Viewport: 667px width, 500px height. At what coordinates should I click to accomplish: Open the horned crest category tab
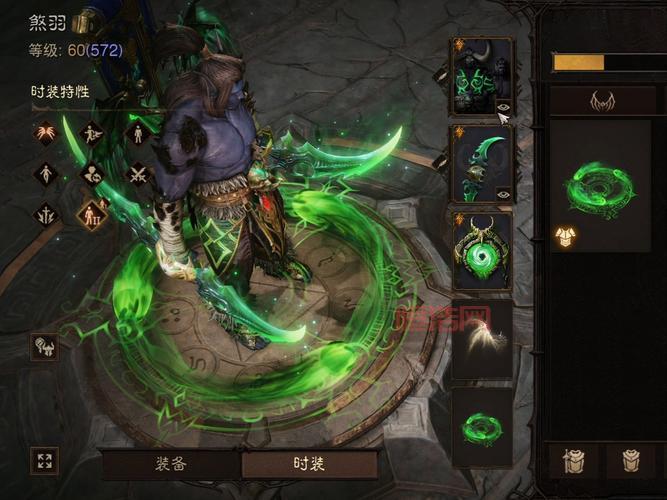pos(601,101)
